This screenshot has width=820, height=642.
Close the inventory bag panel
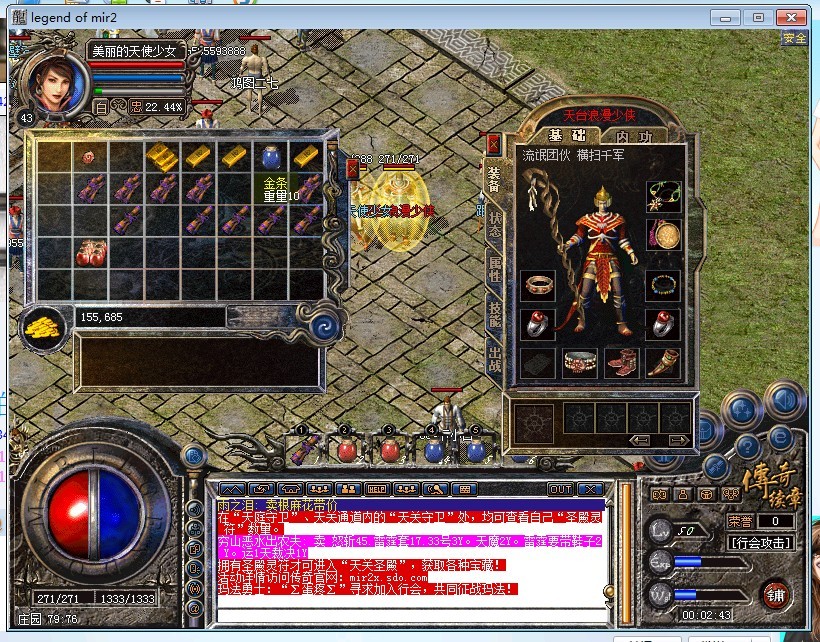click(x=352, y=169)
